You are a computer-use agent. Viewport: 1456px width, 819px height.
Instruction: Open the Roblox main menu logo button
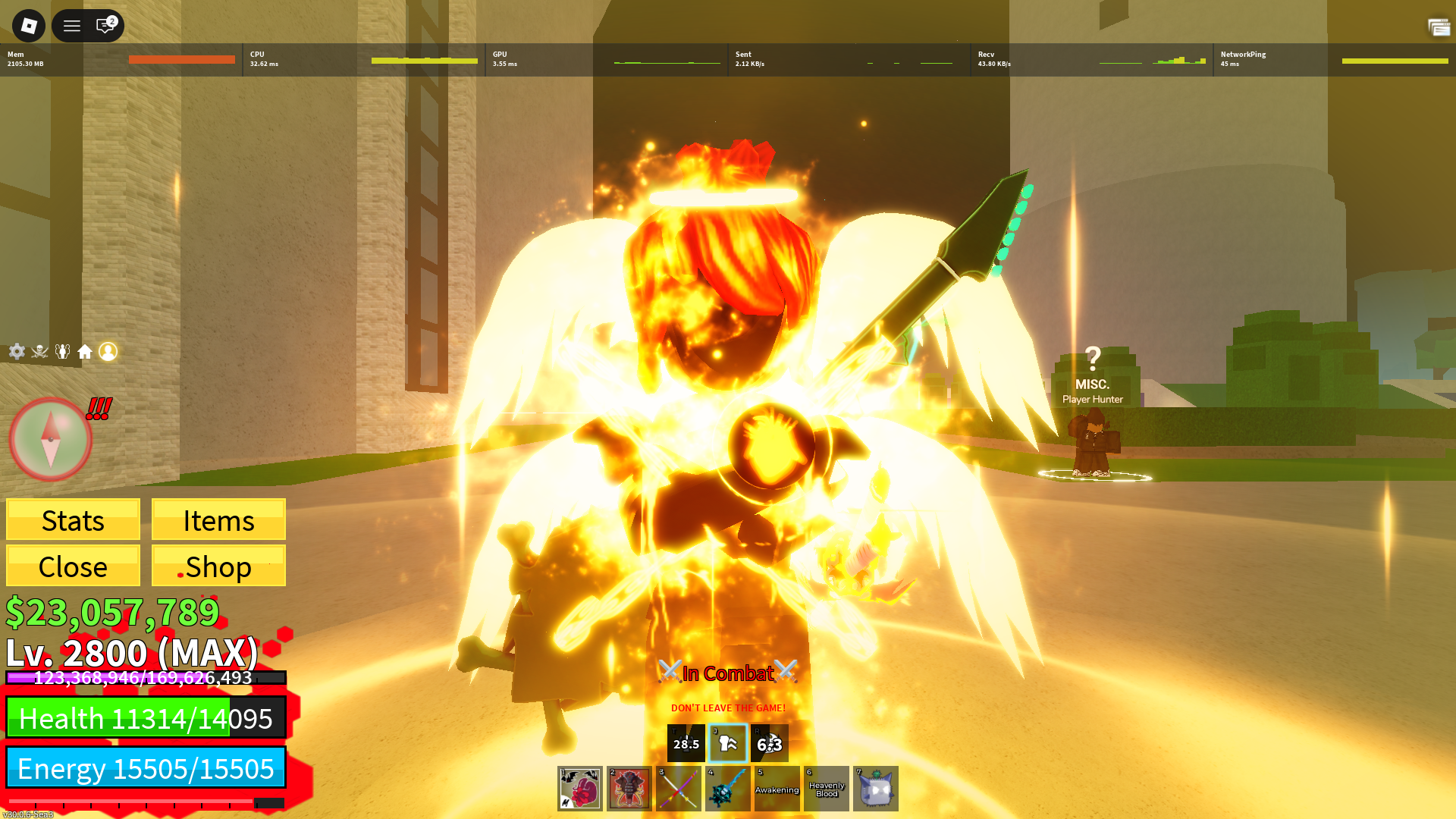29,26
